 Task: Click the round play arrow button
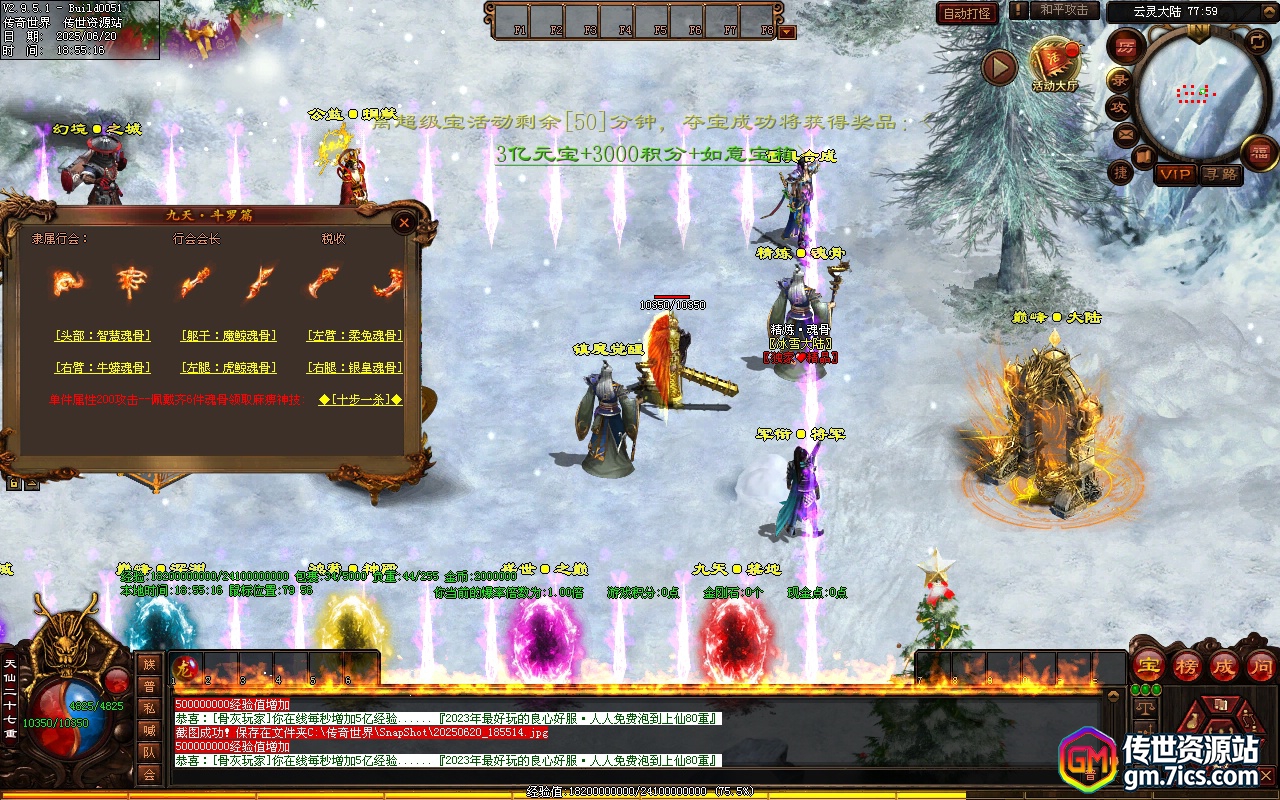999,67
